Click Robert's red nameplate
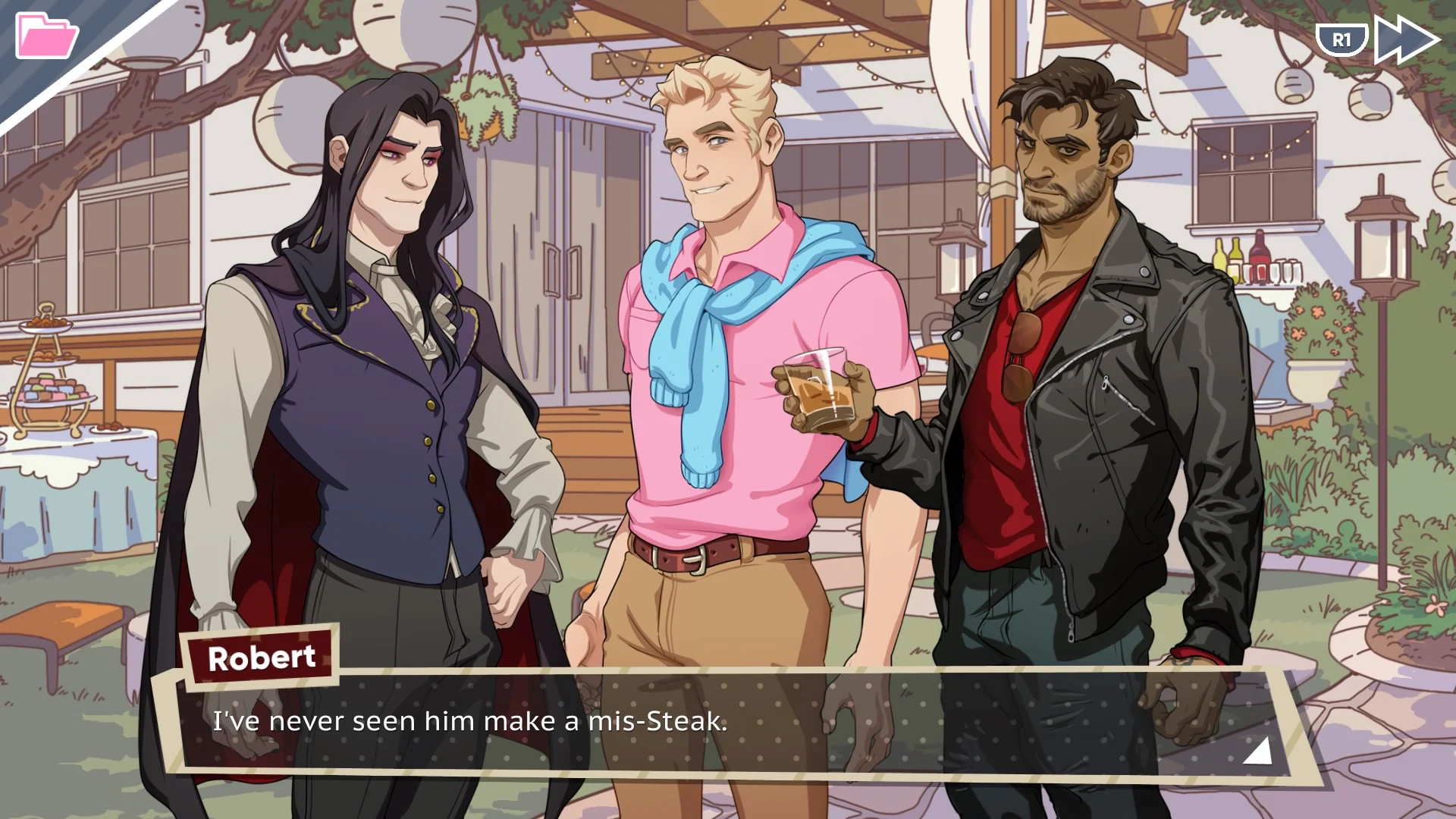Screen dimensions: 1456x819 (x=262, y=657)
